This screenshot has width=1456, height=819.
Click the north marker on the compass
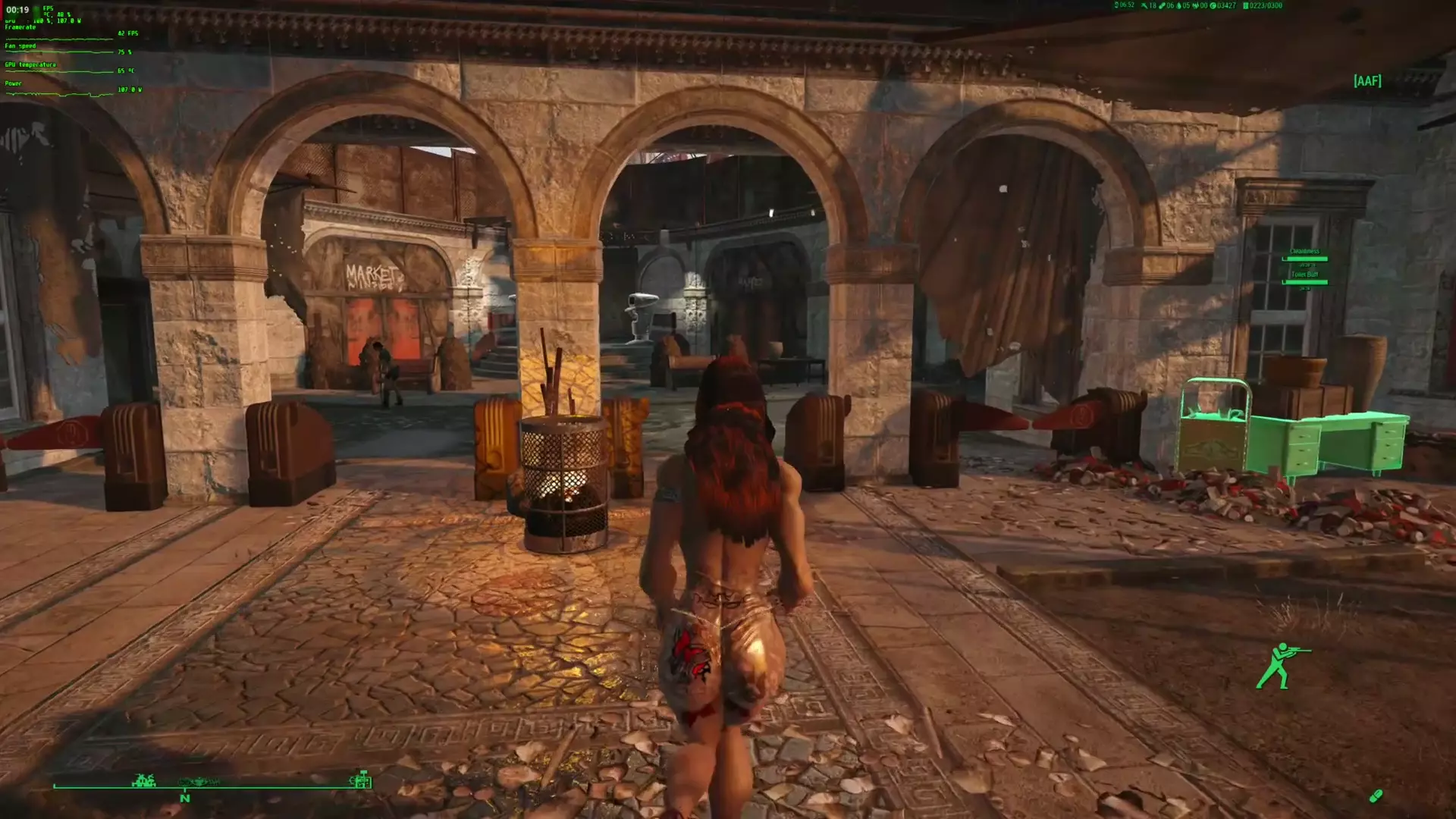[x=184, y=798]
